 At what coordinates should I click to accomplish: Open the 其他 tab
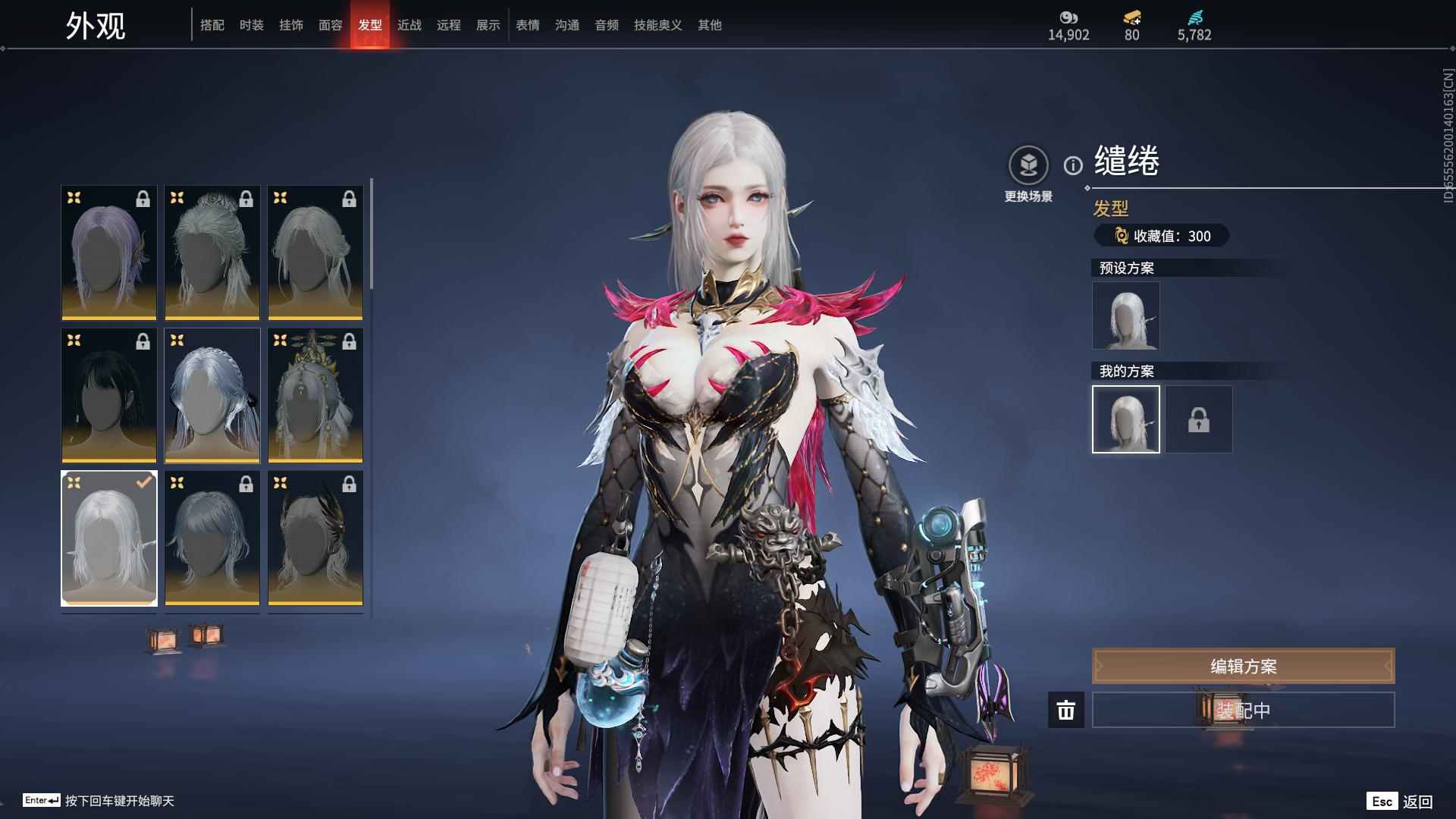(710, 25)
